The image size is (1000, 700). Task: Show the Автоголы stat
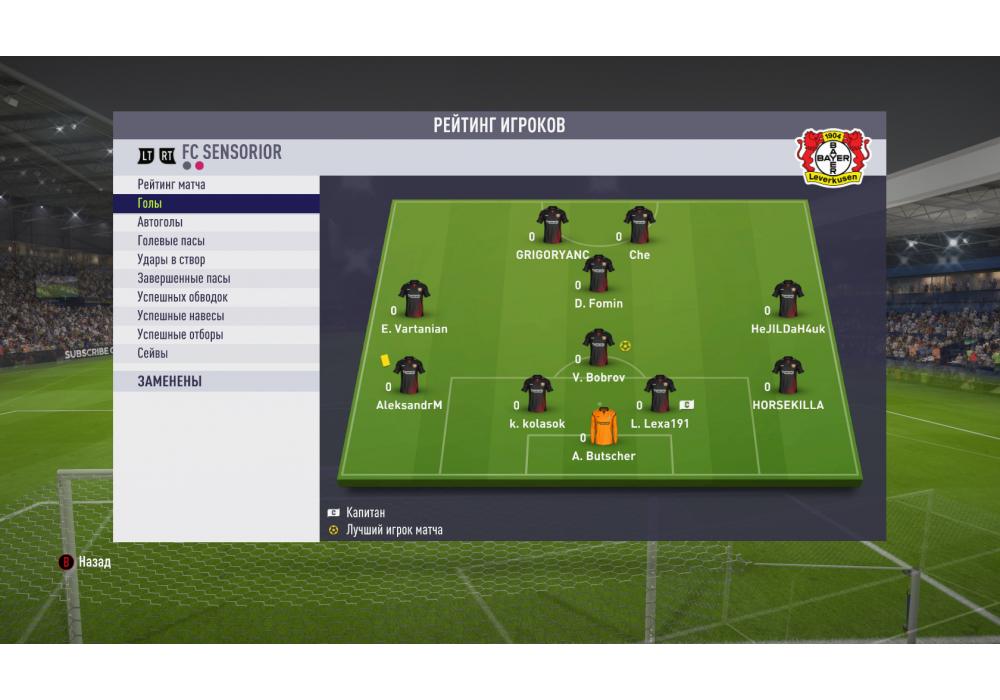click(216, 222)
